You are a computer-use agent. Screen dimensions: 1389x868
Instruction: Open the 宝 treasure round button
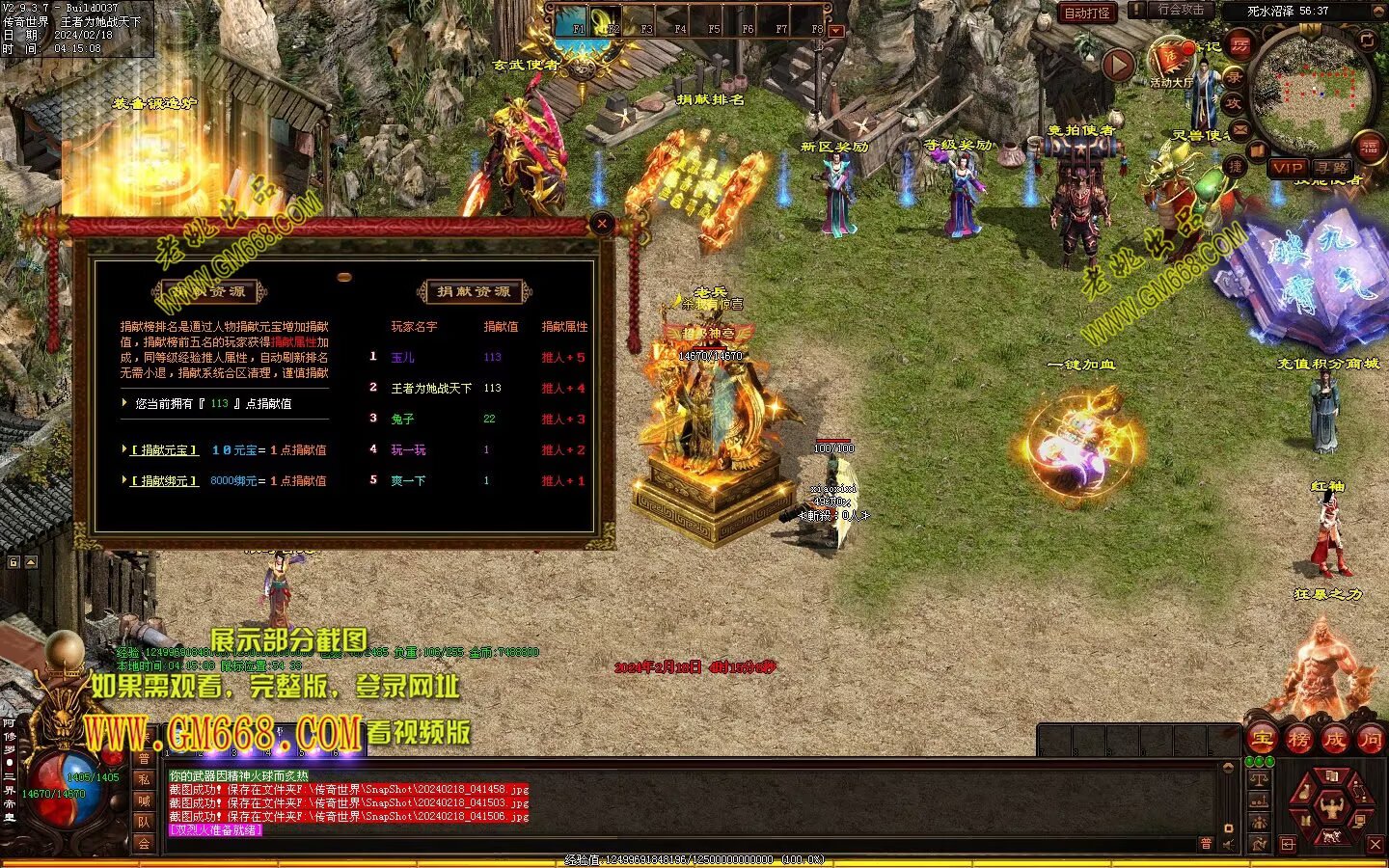(1263, 740)
